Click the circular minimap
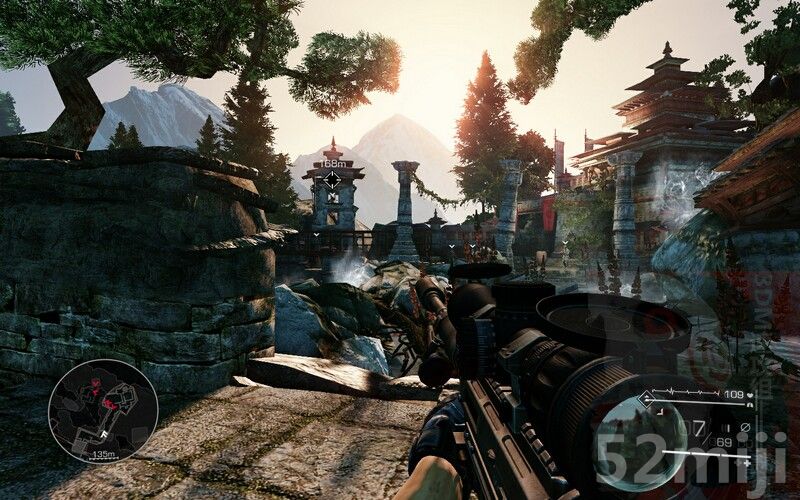This screenshot has height=500, width=800. pos(103,410)
